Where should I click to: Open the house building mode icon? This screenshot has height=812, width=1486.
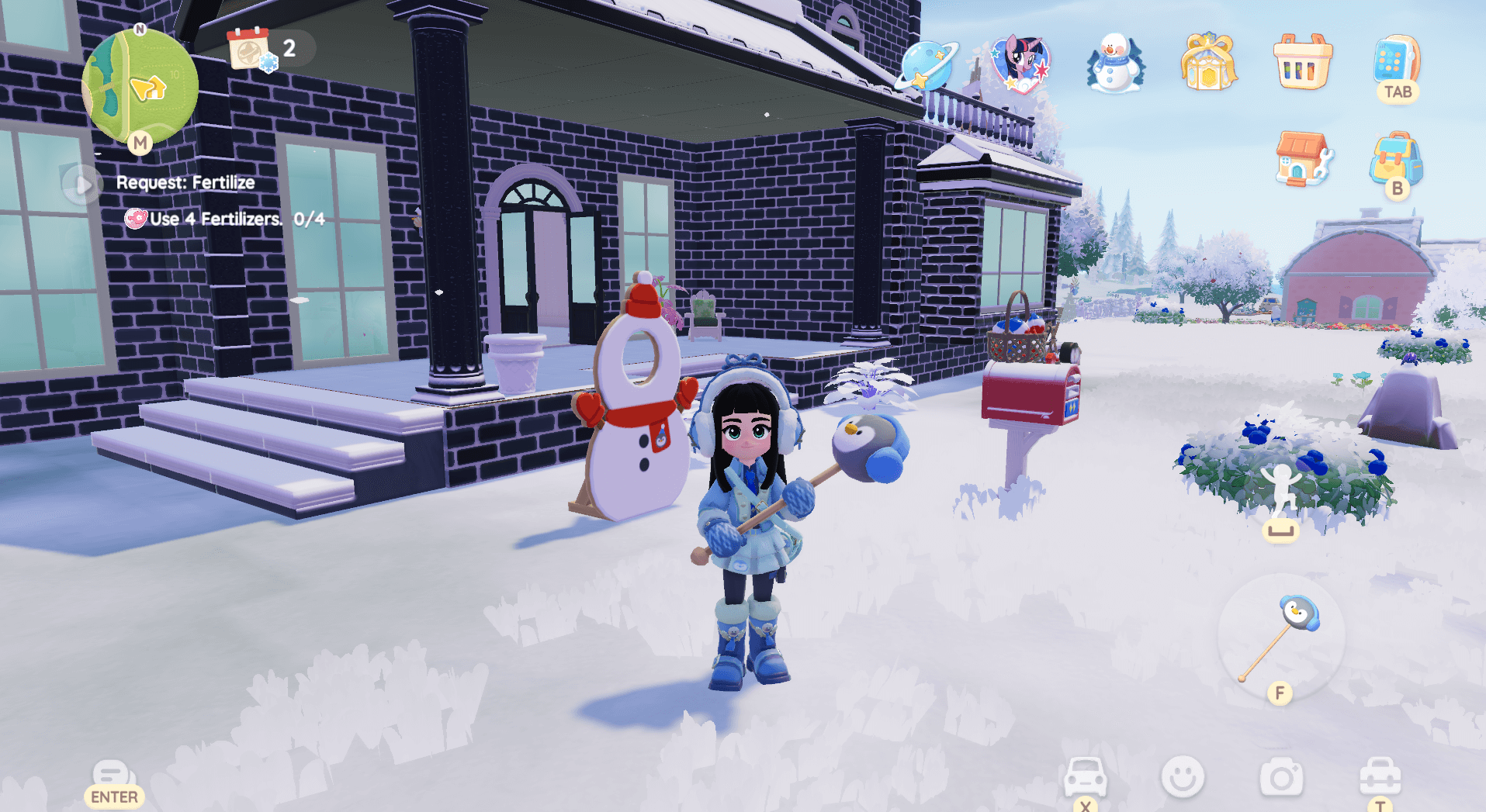coord(1303,159)
